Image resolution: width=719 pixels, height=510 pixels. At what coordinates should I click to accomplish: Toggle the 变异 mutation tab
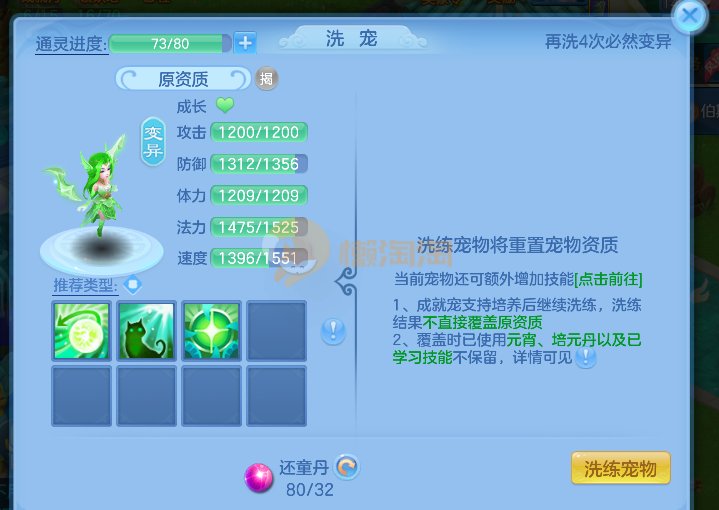click(x=153, y=142)
